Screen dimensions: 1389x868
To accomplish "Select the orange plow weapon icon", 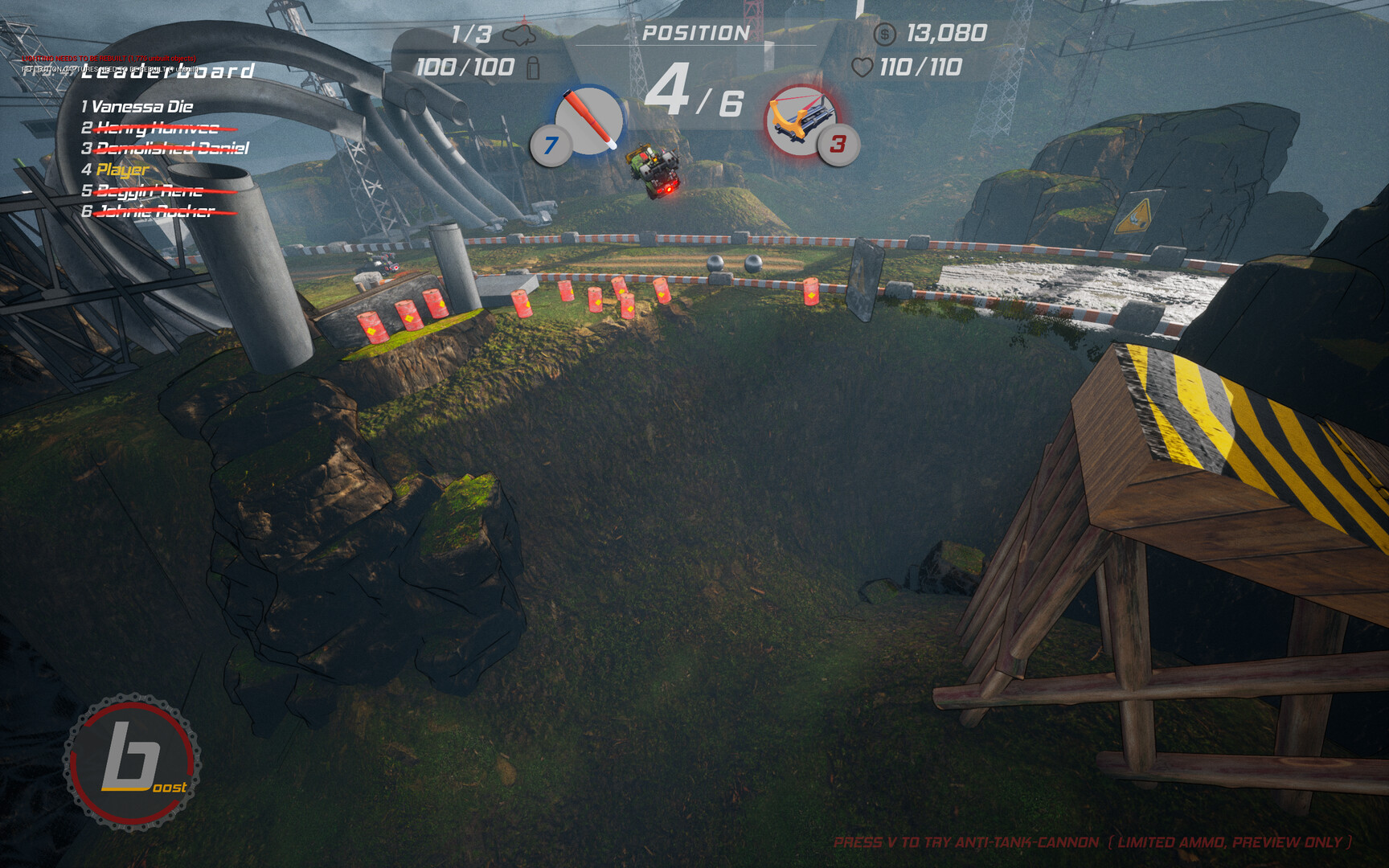I will pos(799,120).
